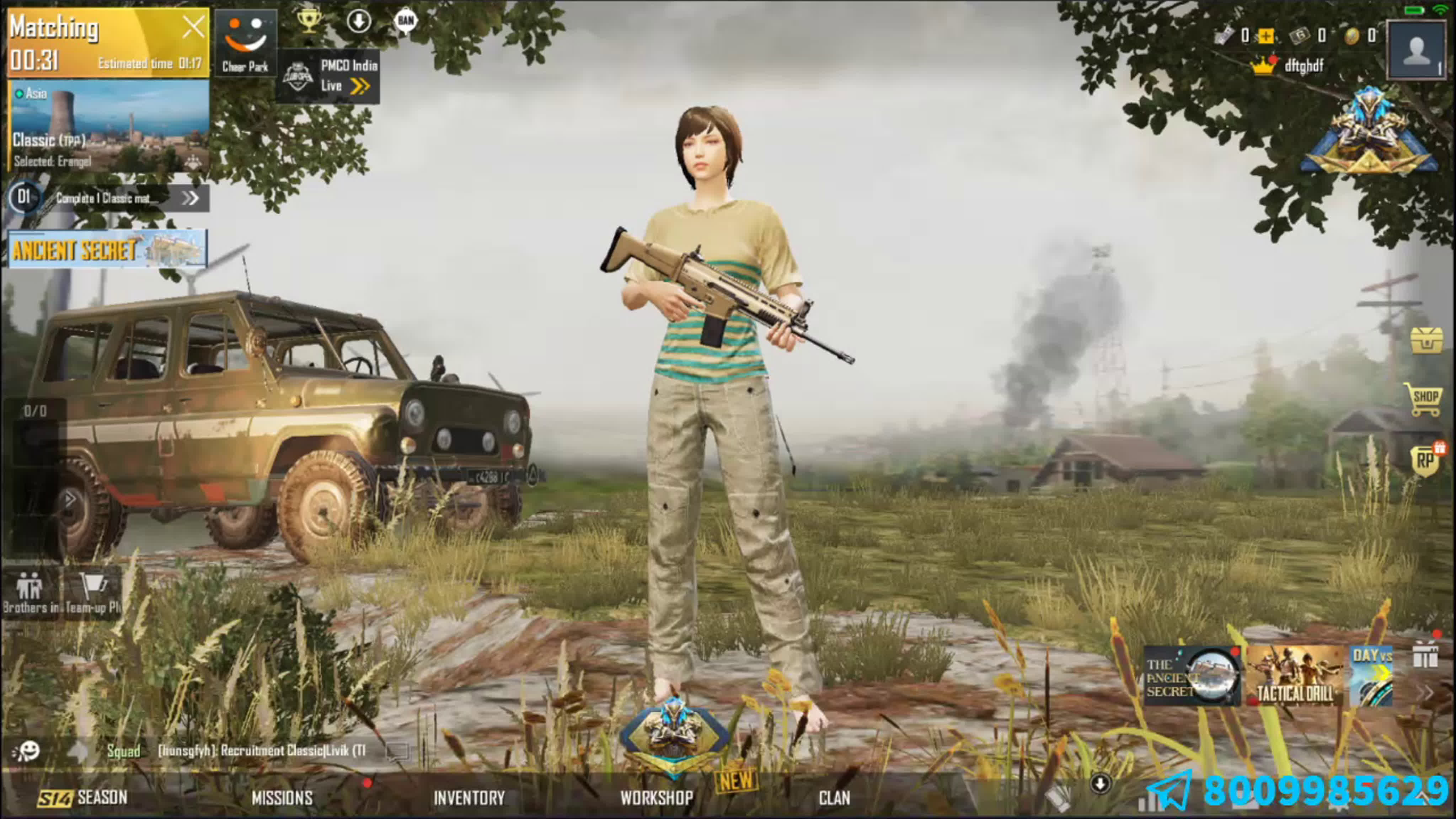Viewport: 1456px width, 819px height.
Task: Open the treasure chest crate icon
Action: [1426, 340]
